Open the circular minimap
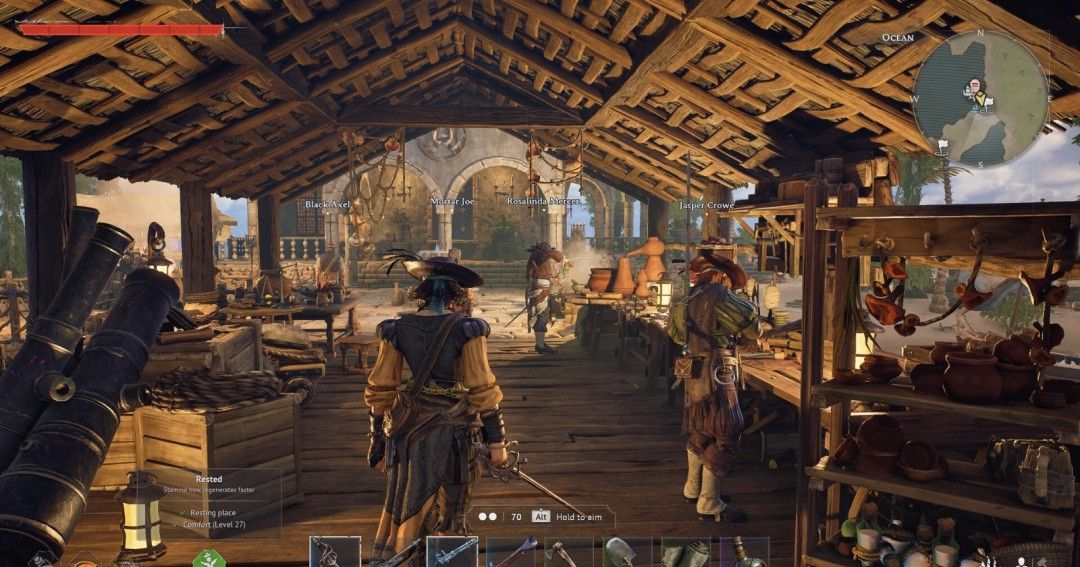The width and height of the screenshot is (1080, 567). coord(980,98)
